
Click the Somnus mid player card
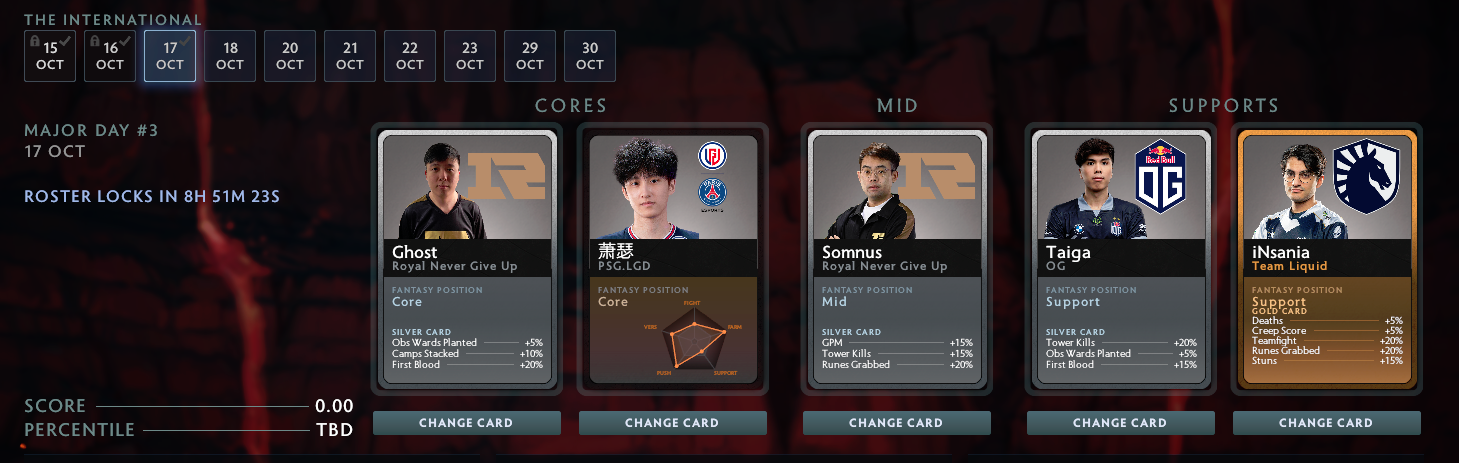896,259
